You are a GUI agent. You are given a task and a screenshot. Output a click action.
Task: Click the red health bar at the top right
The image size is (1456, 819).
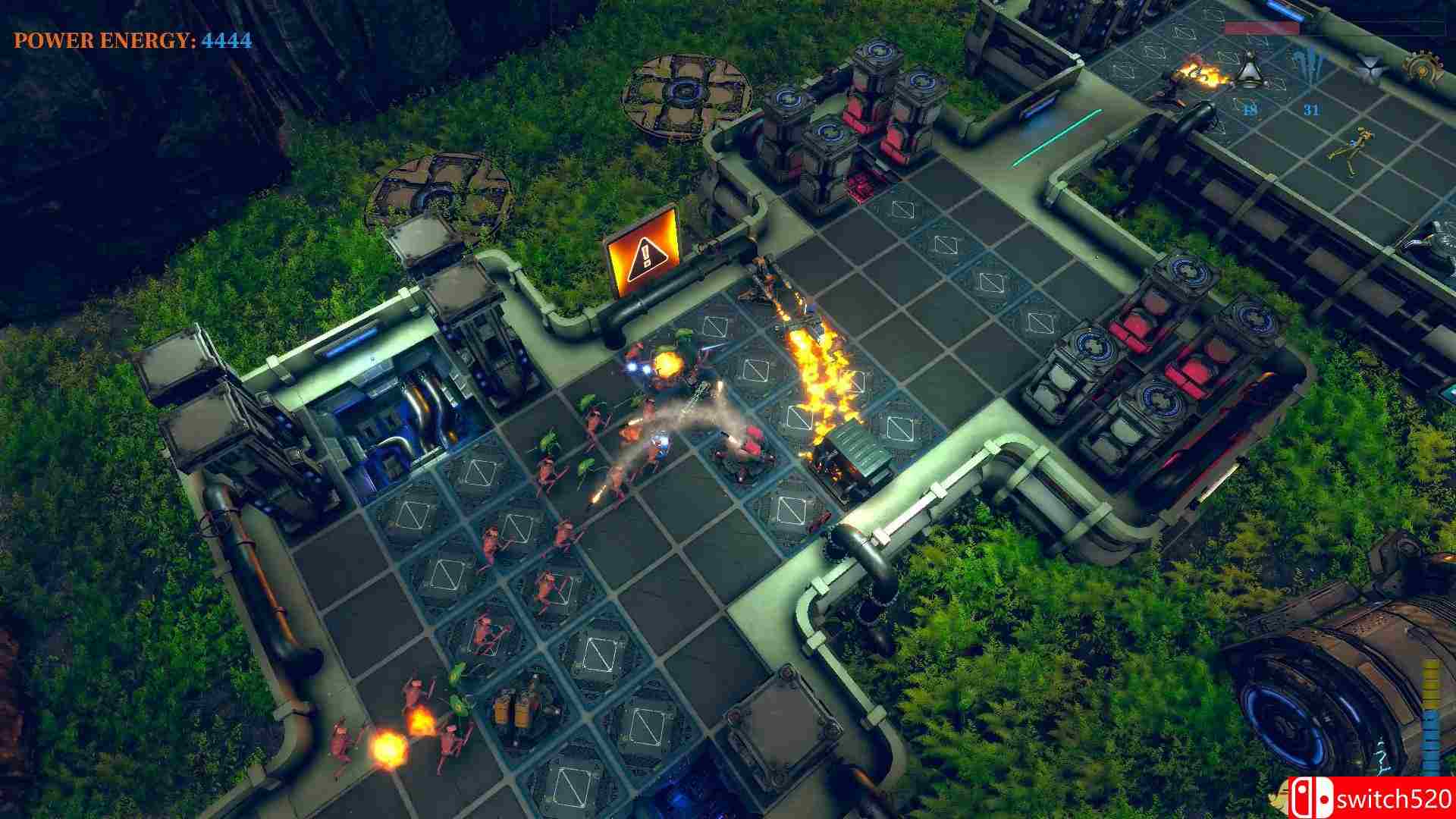(1261, 27)
